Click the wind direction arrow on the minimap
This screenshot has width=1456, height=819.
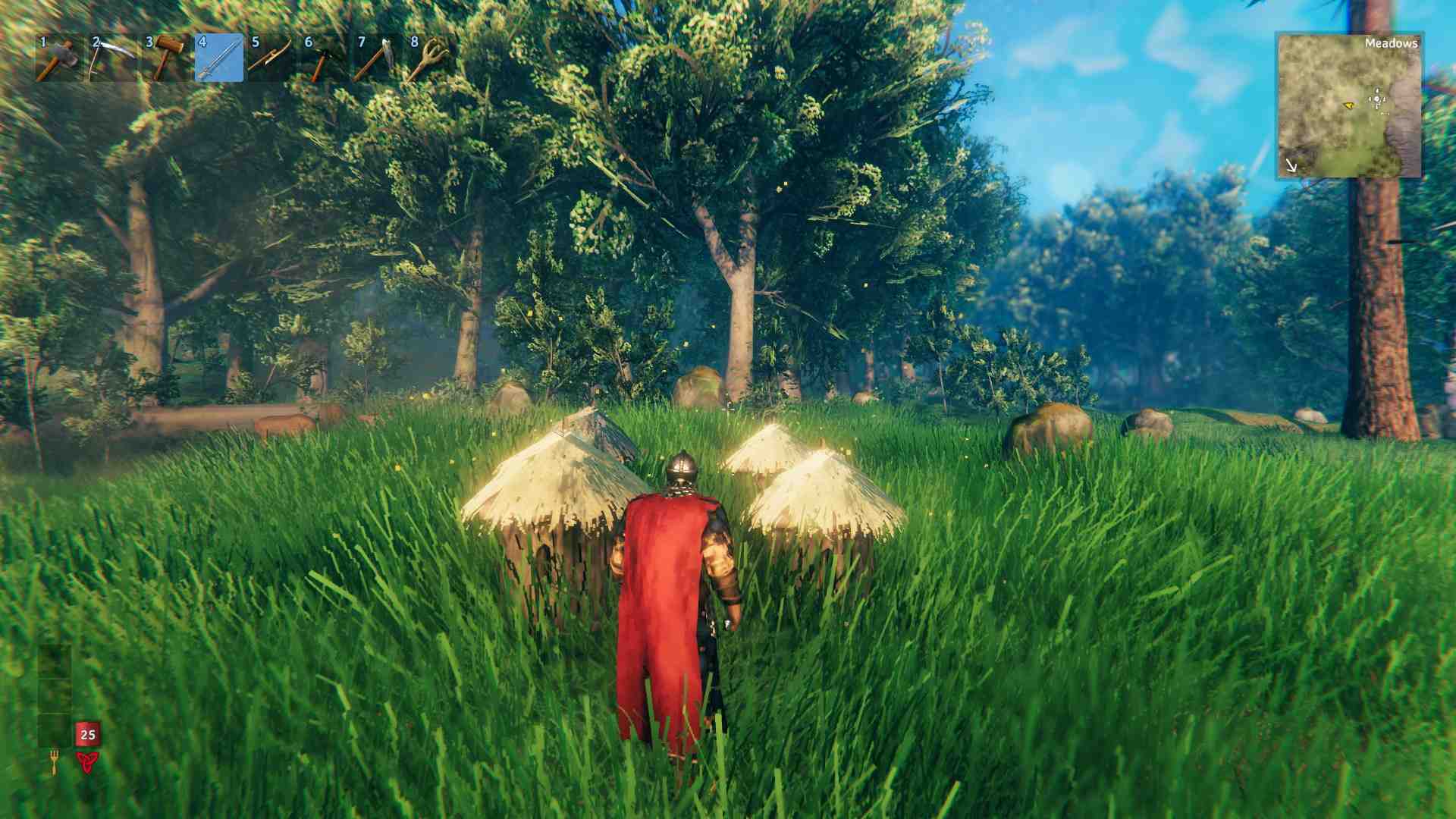pos(1291,164)
